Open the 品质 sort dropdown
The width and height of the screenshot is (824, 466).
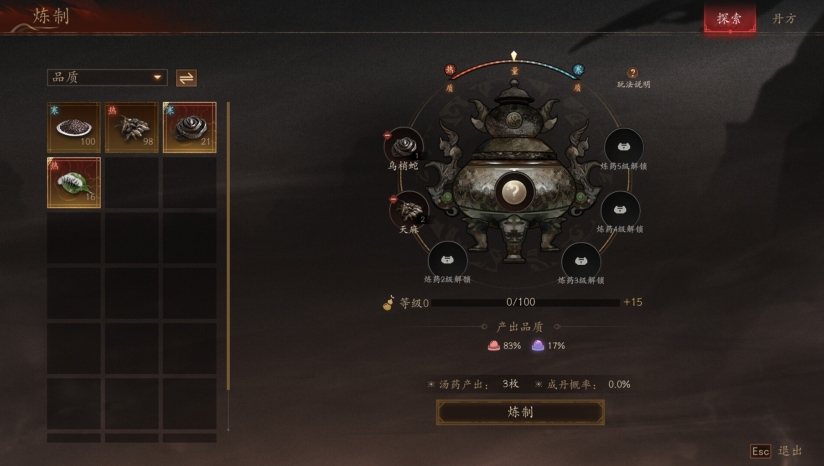point(107,77)
